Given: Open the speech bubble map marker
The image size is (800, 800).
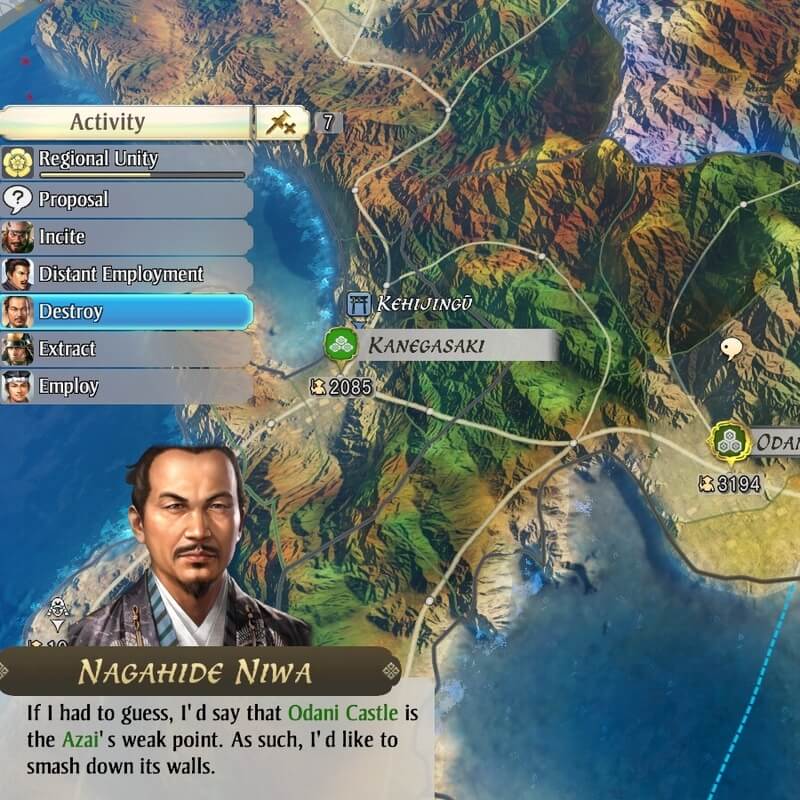Looking at the screenshot, I should 732,349.
